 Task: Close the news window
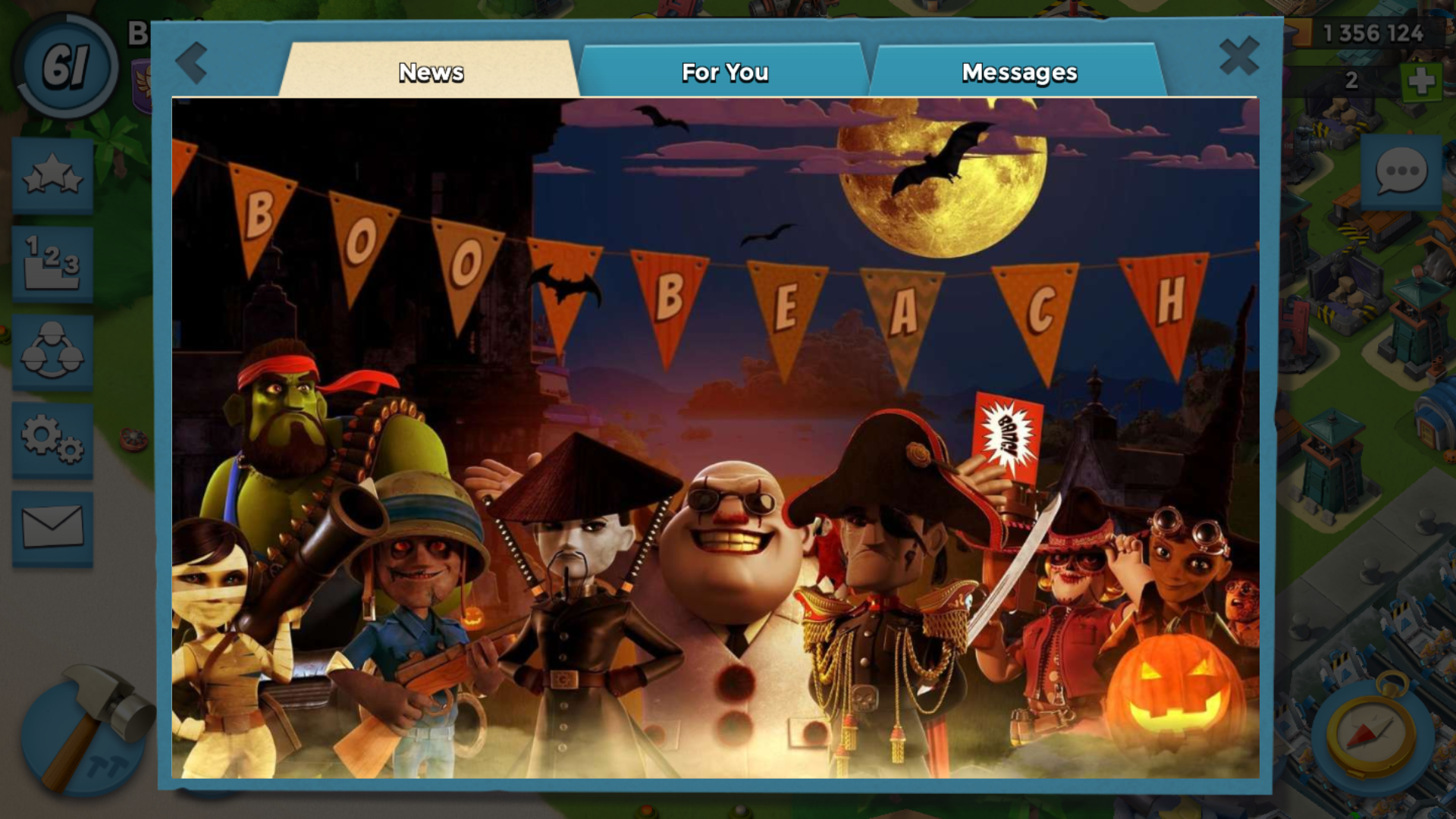tap(1239, 56)
